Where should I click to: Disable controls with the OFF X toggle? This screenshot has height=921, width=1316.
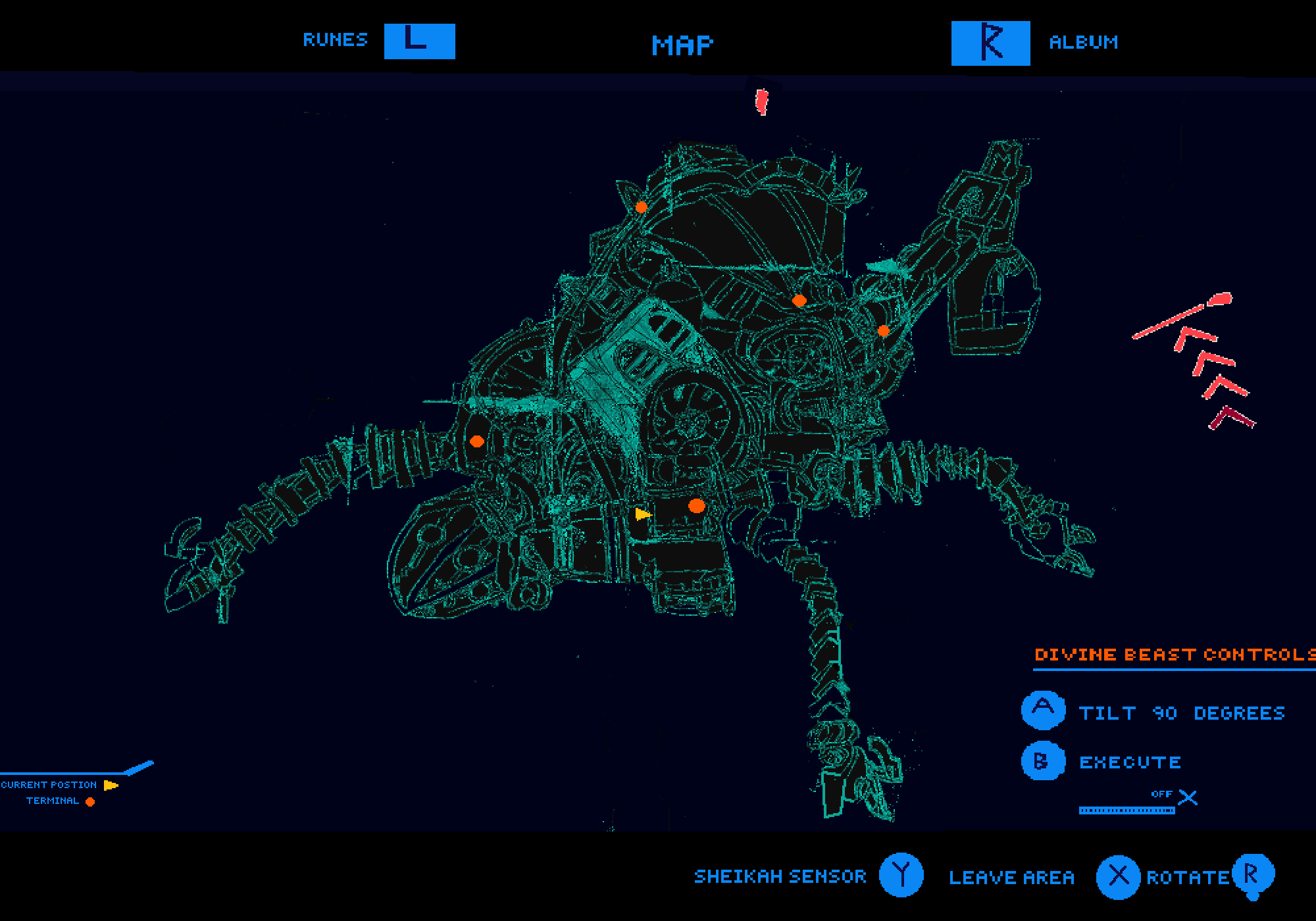(x=1188, y=796)
